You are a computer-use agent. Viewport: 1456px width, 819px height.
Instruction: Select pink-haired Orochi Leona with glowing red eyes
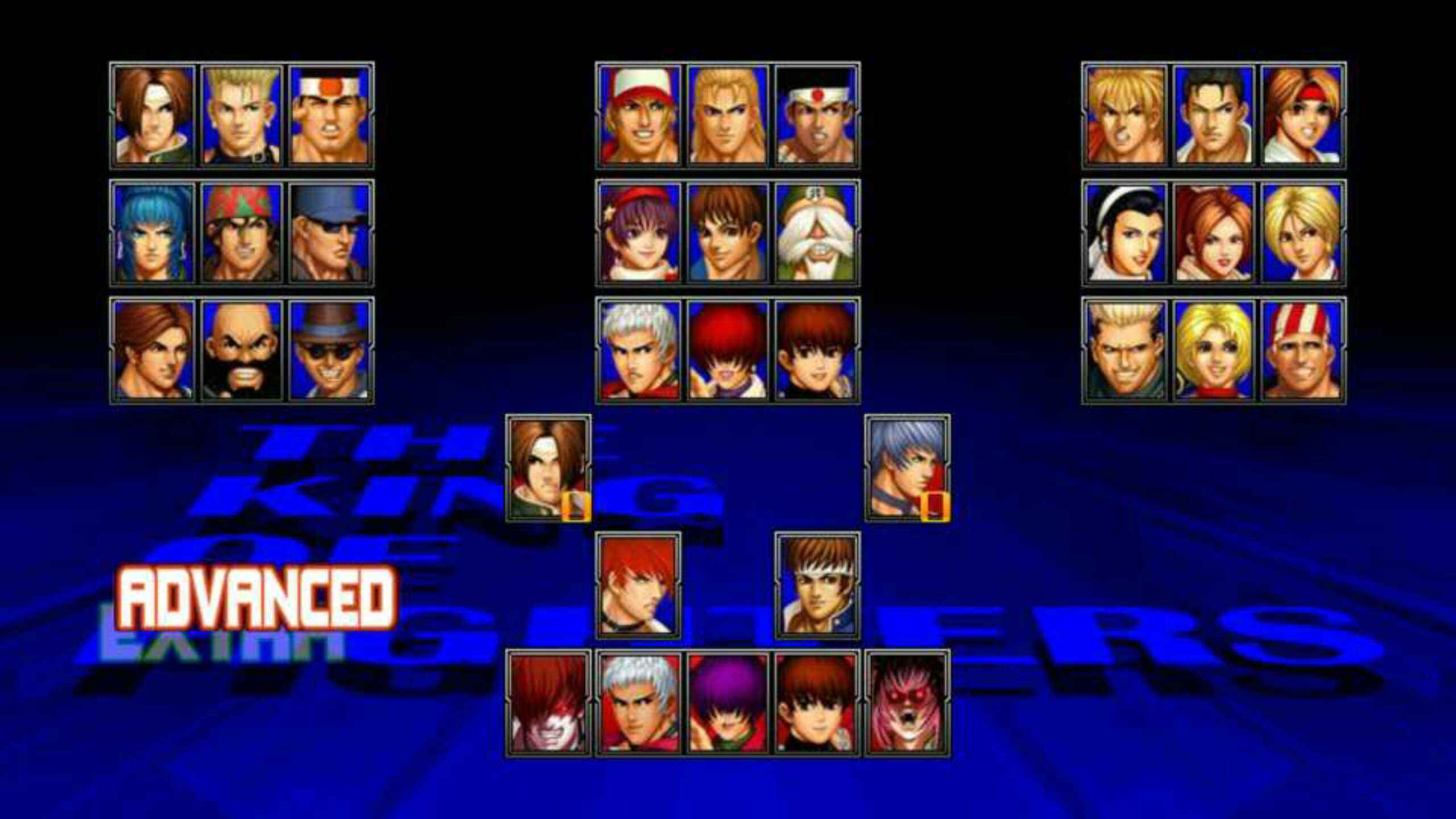(907, 703)
